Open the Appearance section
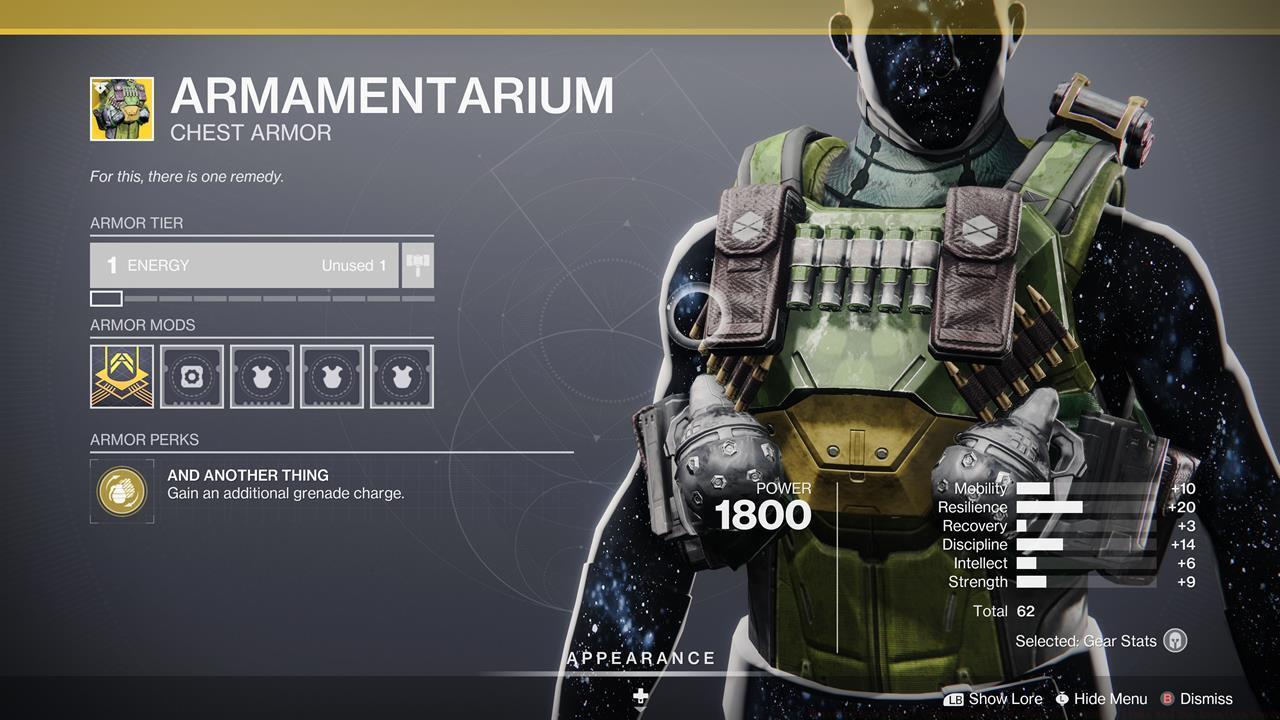This screenshot has height=720, width=1280. 640,658
